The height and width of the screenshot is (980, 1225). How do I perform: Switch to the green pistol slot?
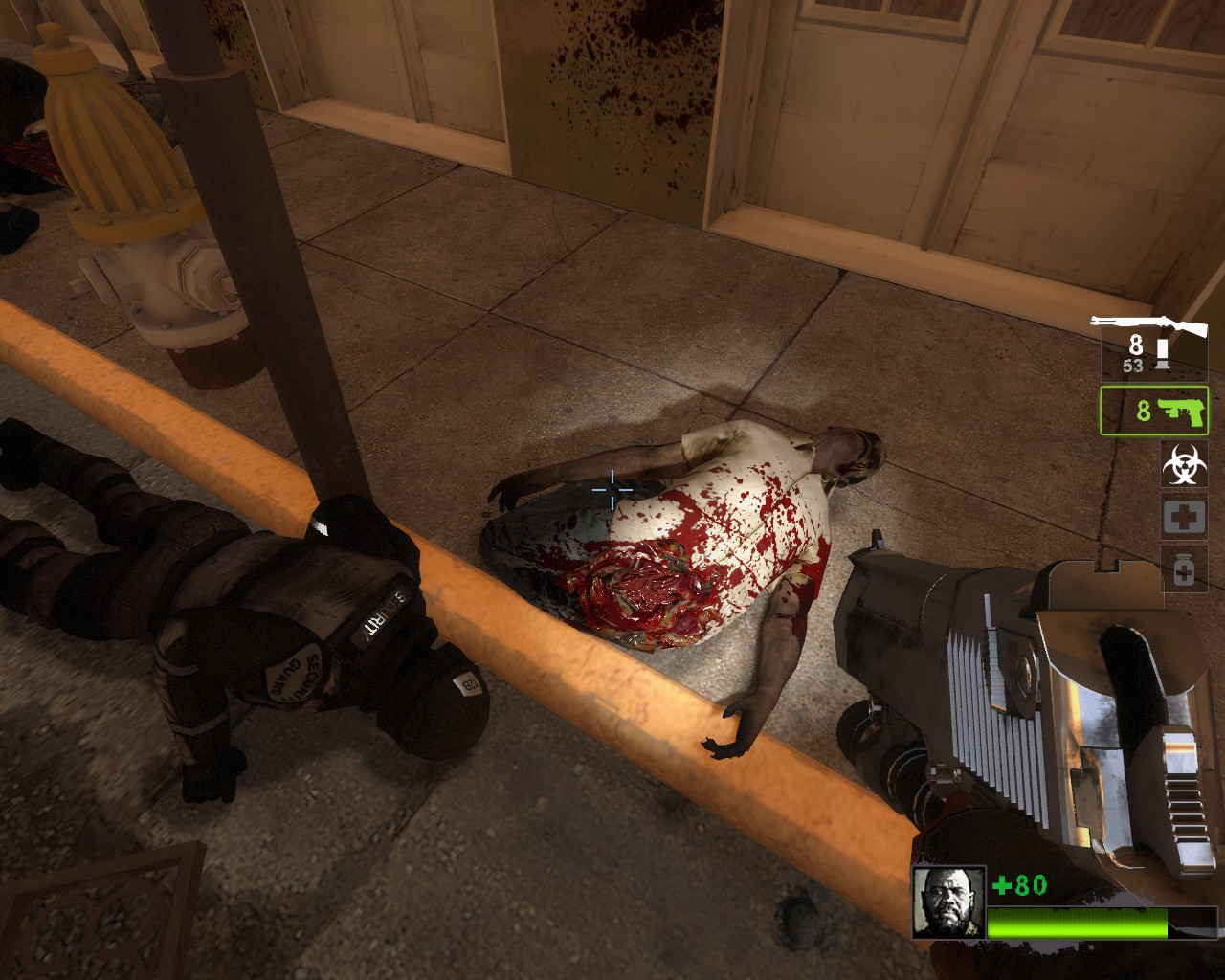[1154, 411]
